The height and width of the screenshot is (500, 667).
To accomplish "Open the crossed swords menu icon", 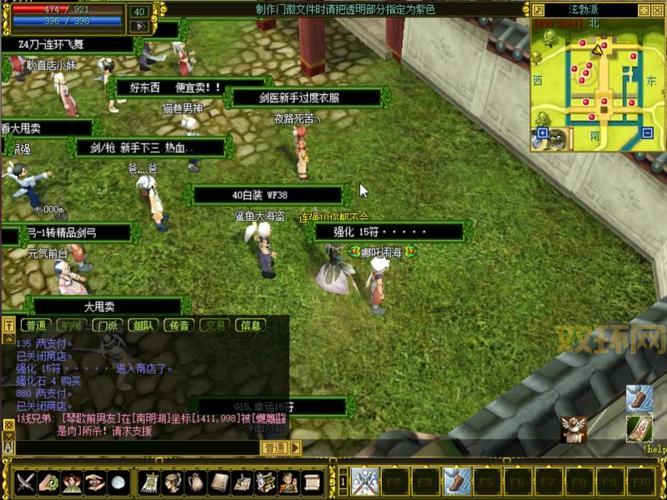I will [25, 482].
